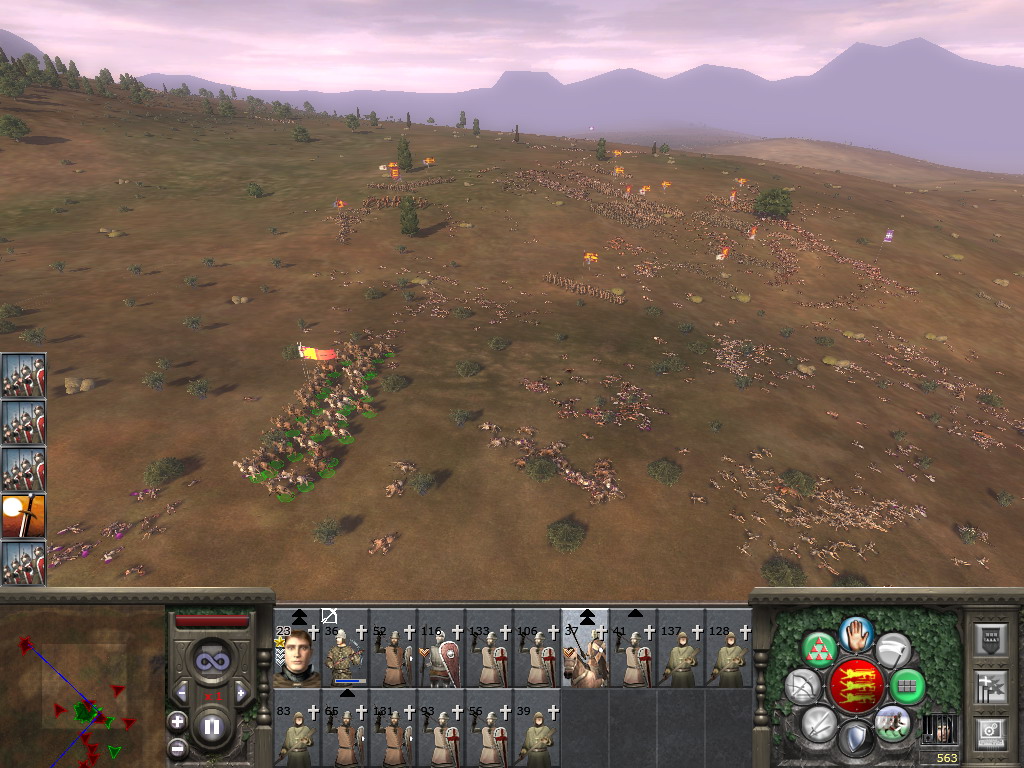Toggle guard mode shield button
The image size is (1024, 768).
coord(855,738)
